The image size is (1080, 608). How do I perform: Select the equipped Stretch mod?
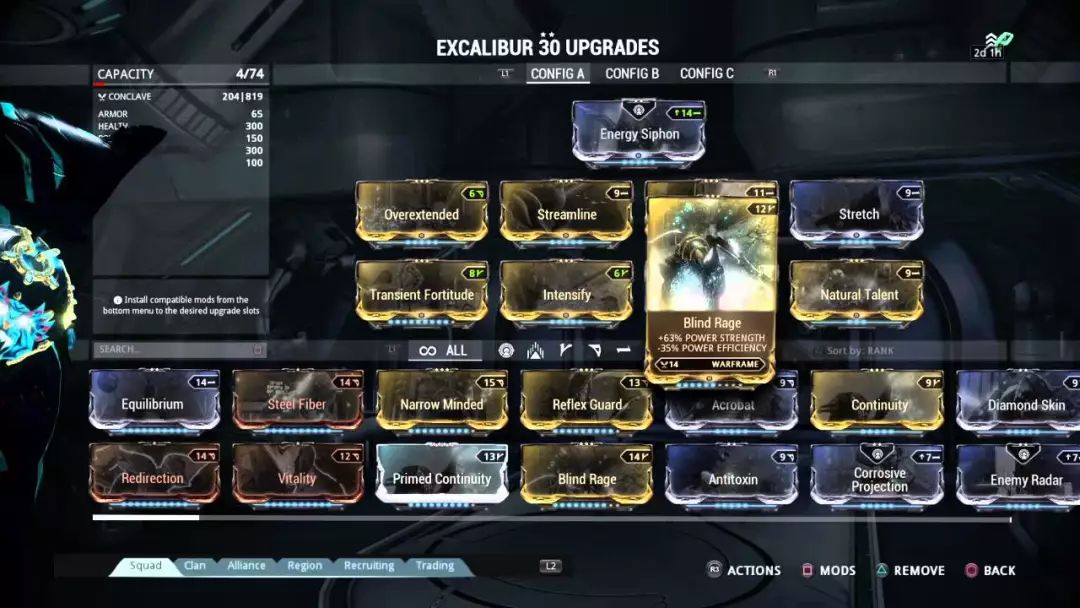click(x=857, y=213)
